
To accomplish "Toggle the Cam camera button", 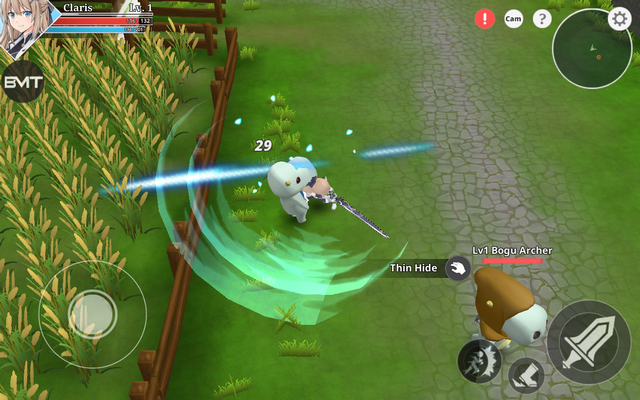I will [x=513, y=18].
